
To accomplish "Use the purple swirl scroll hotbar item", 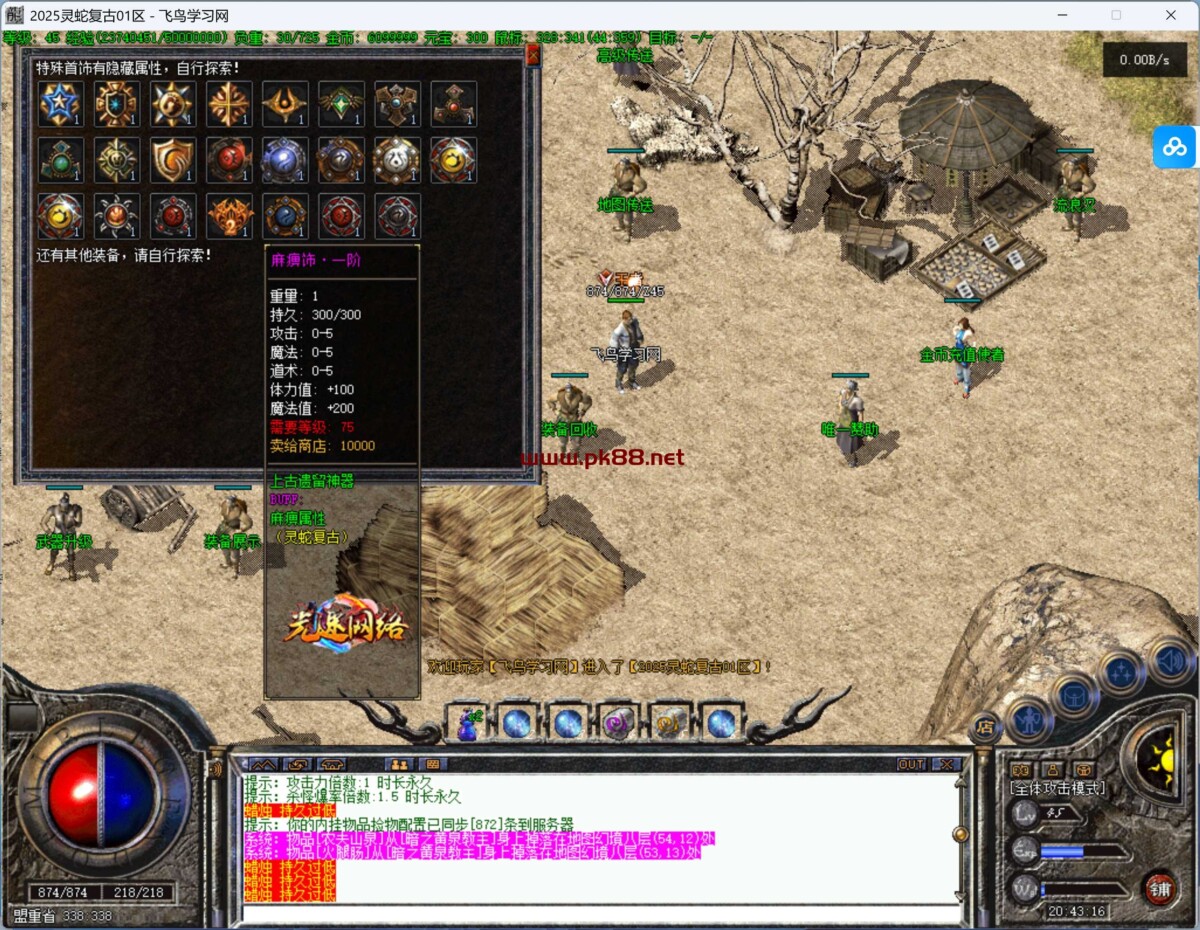I will click(x=619, y=722).
